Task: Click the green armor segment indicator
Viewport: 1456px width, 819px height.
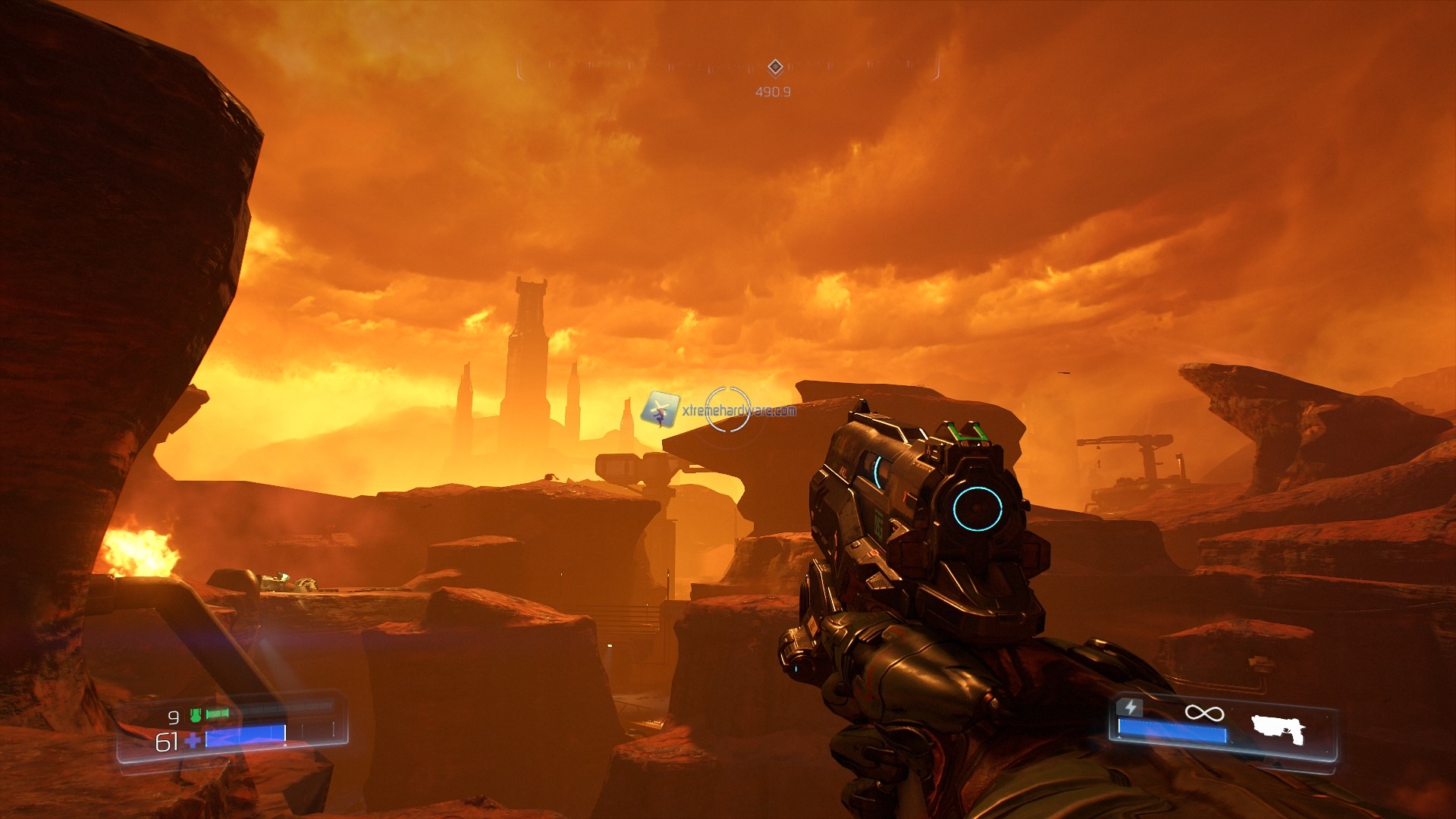Action: [x=218, y=714]
